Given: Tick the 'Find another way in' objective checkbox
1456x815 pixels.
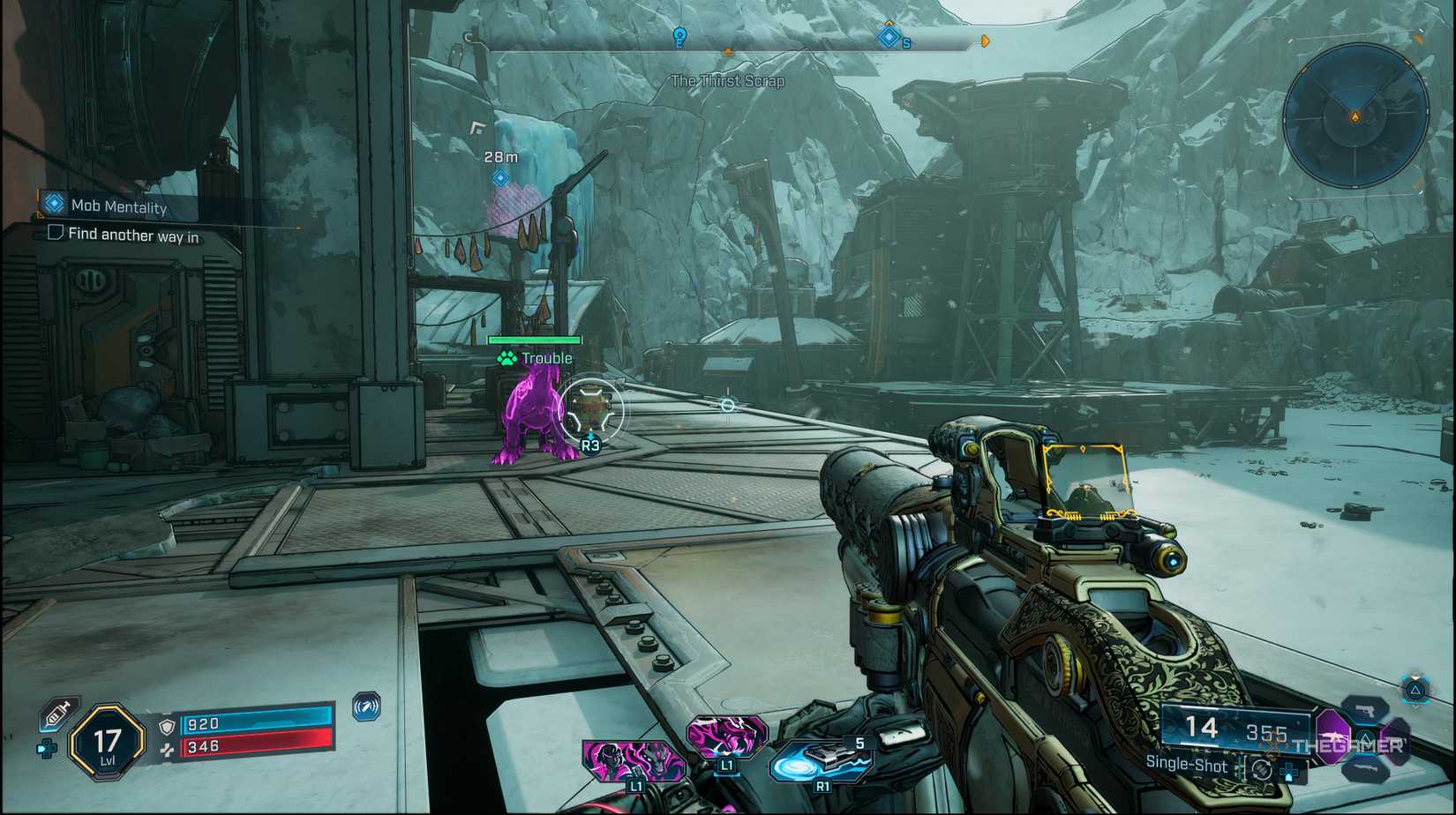Looking at the screenshot, I should [56, 233].
